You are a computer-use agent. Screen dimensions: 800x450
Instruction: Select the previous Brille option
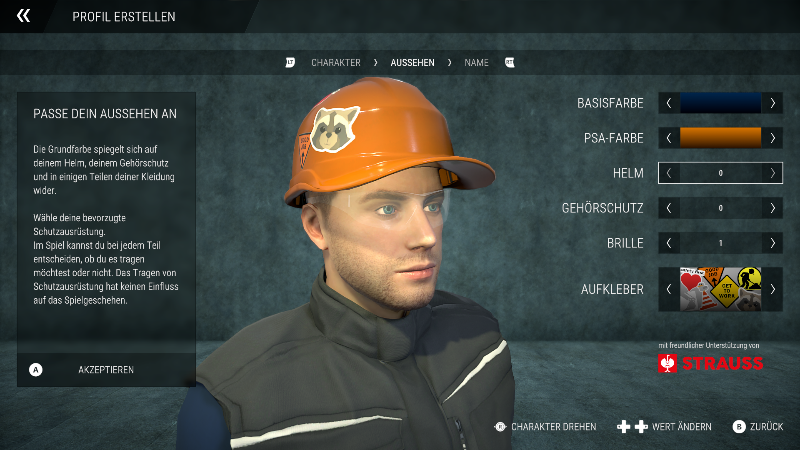pyautogui.click(x=669, y=243)
